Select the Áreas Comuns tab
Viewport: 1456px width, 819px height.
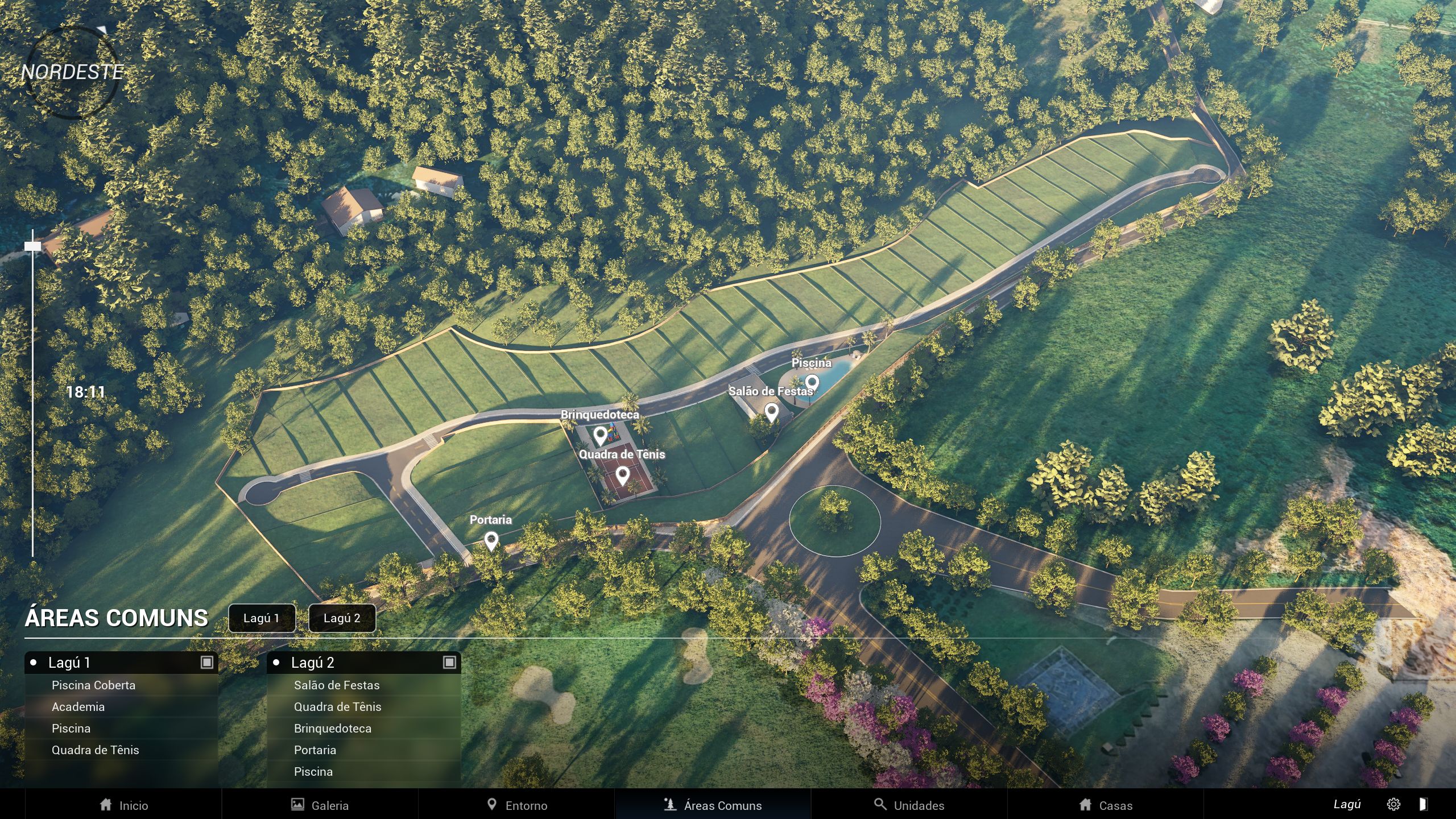click(713, 805)
